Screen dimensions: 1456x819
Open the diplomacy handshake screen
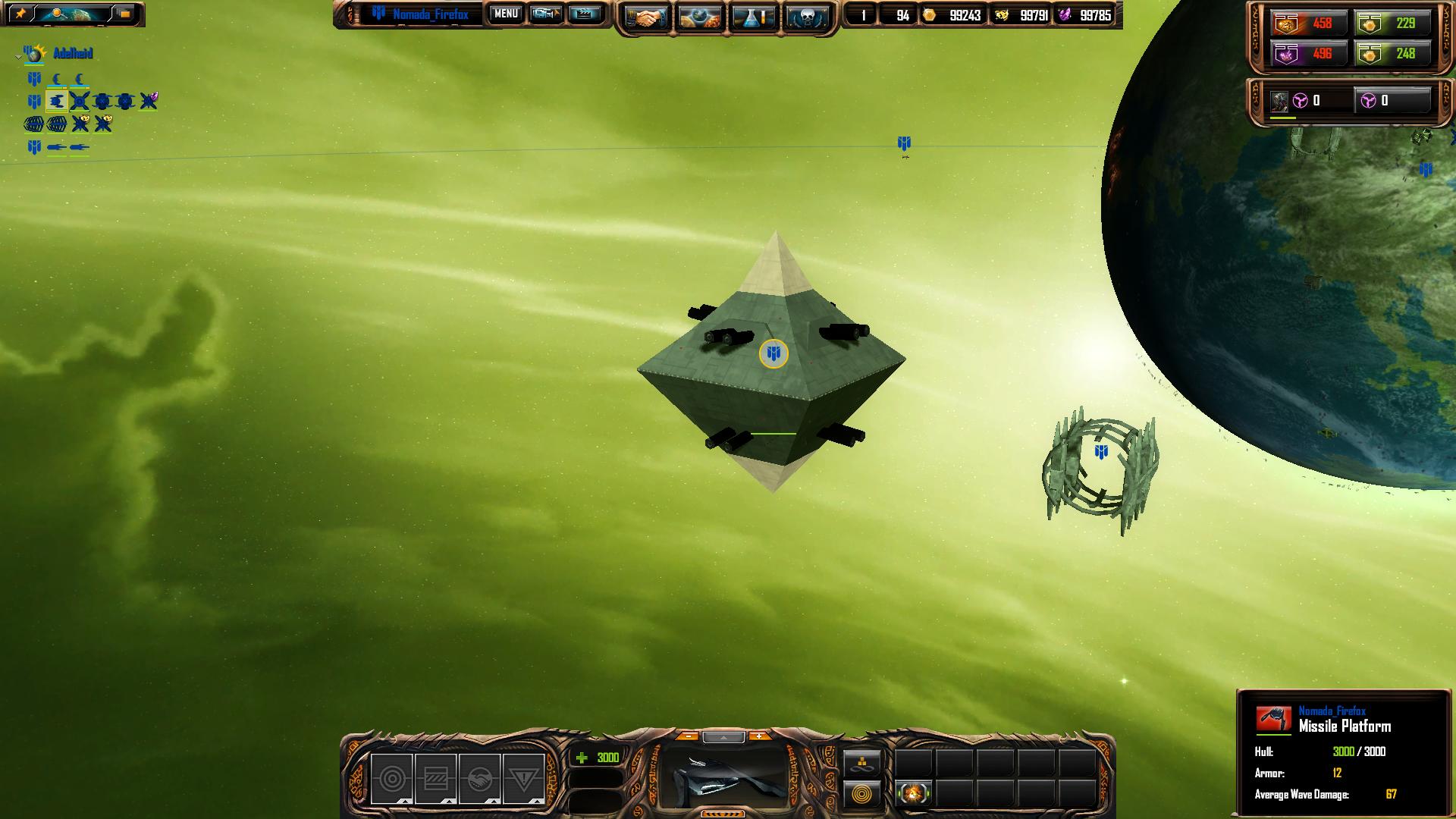click(x=646, y=17)
